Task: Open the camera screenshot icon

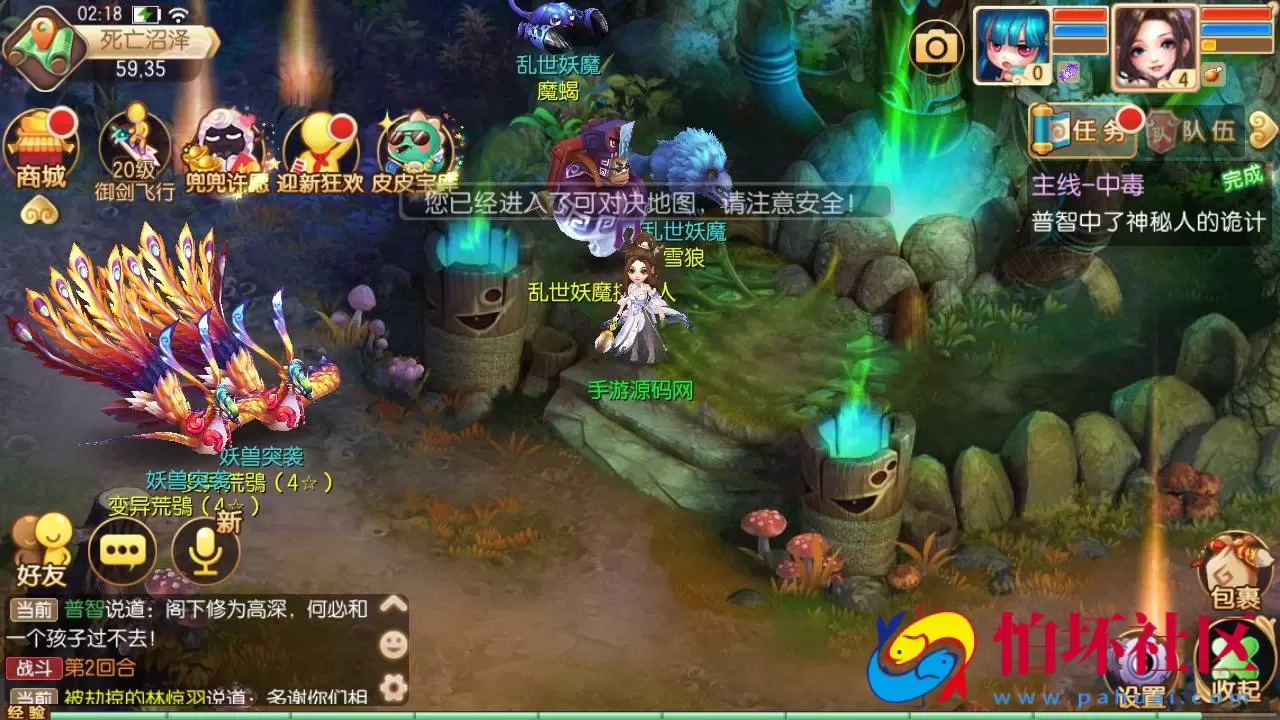Action: (937, 47)
